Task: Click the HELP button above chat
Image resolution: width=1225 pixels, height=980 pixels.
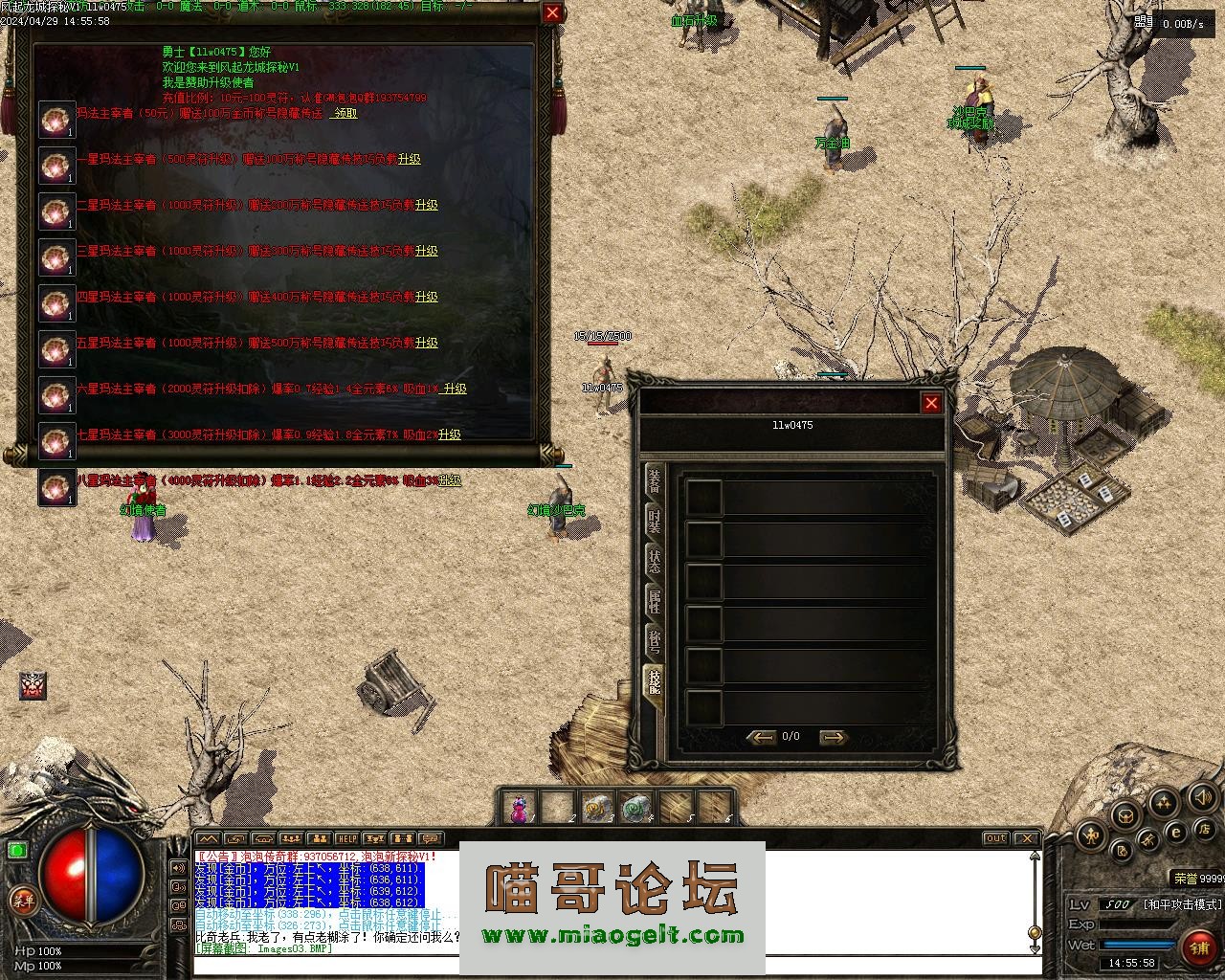Action: point(346,839)
